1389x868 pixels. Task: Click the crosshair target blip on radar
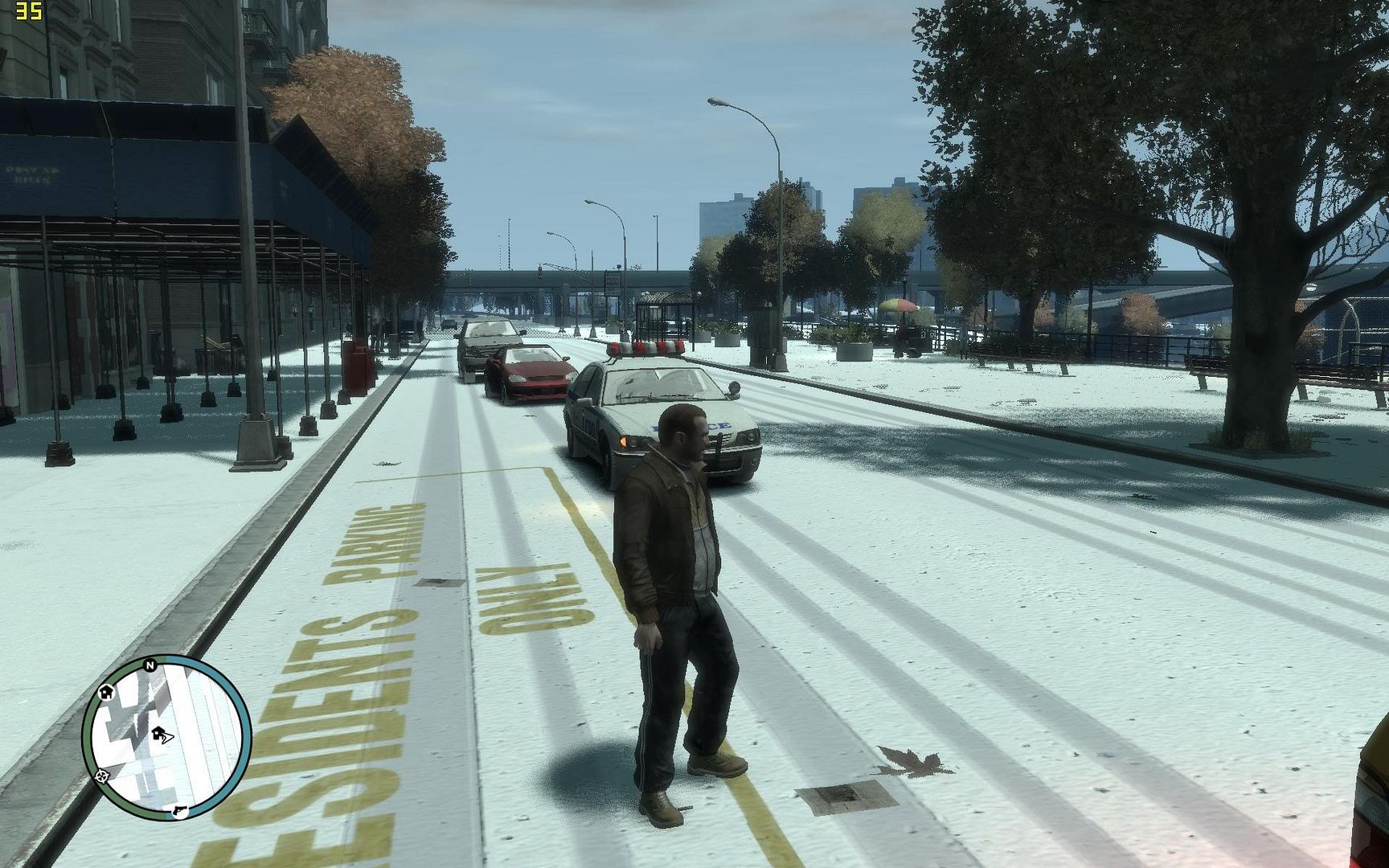[102, 776]
